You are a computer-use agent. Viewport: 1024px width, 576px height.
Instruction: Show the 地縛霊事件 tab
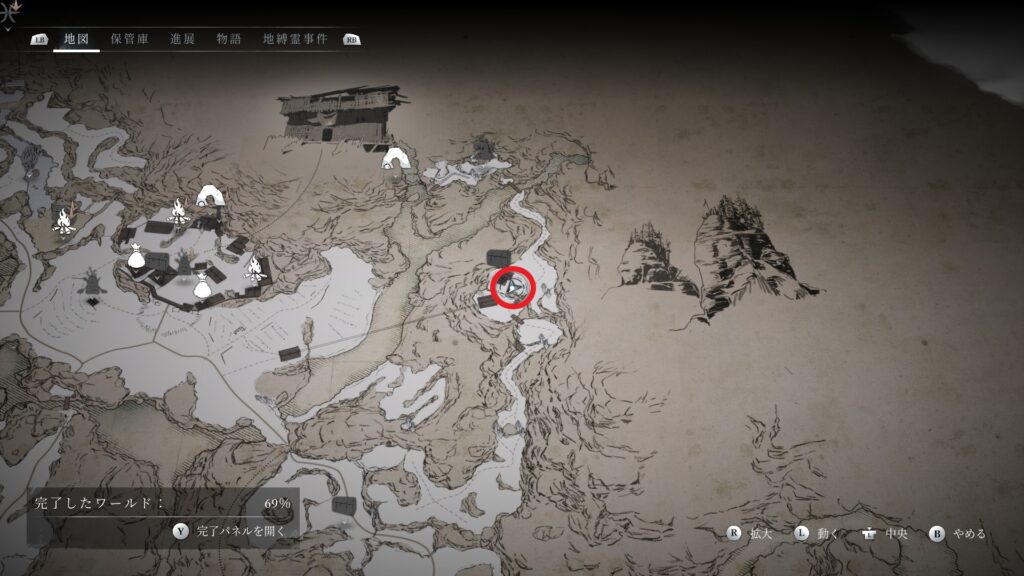point(295,39)
